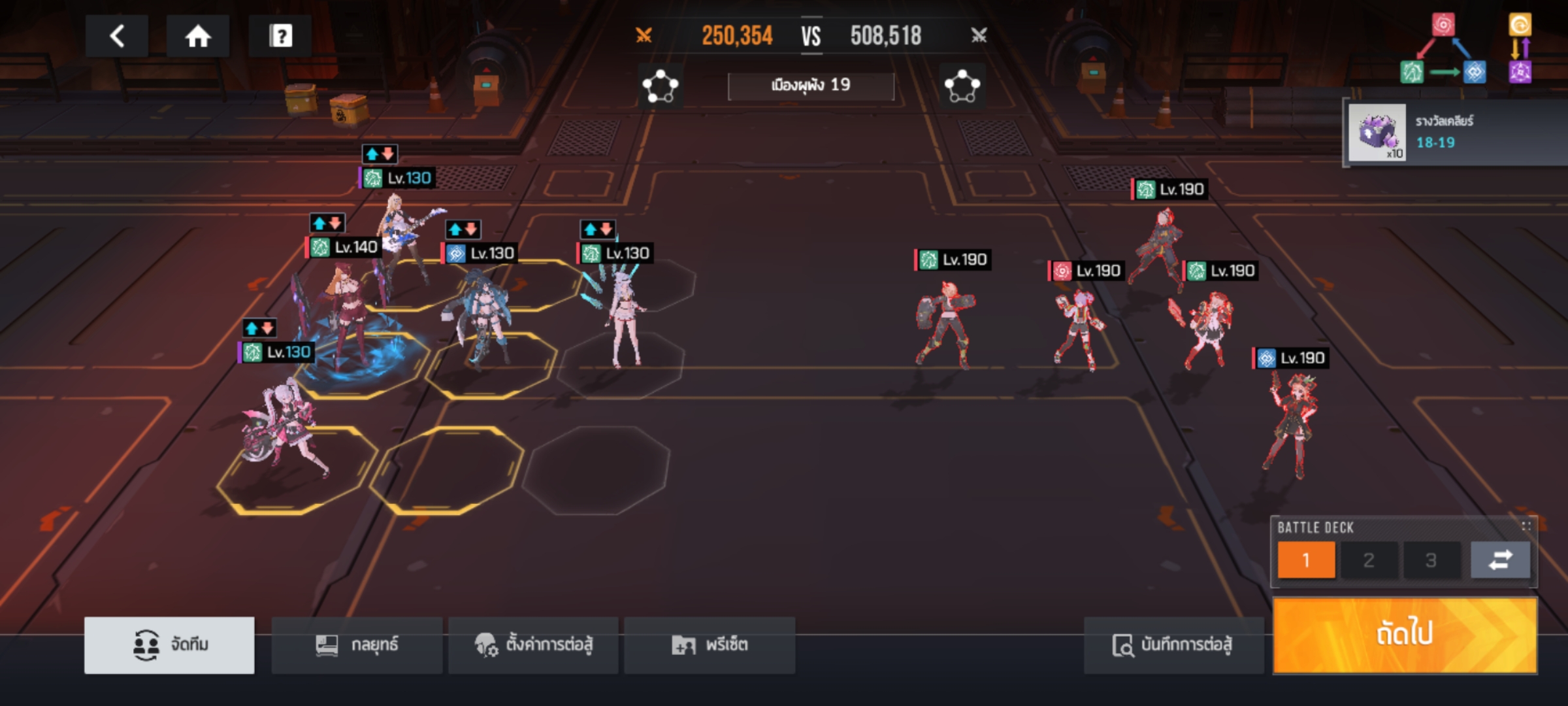The height and width of the screenshot is (706, 1568).
Task: Tap the orange ถัดไป next button
Action: (1405, 634)
